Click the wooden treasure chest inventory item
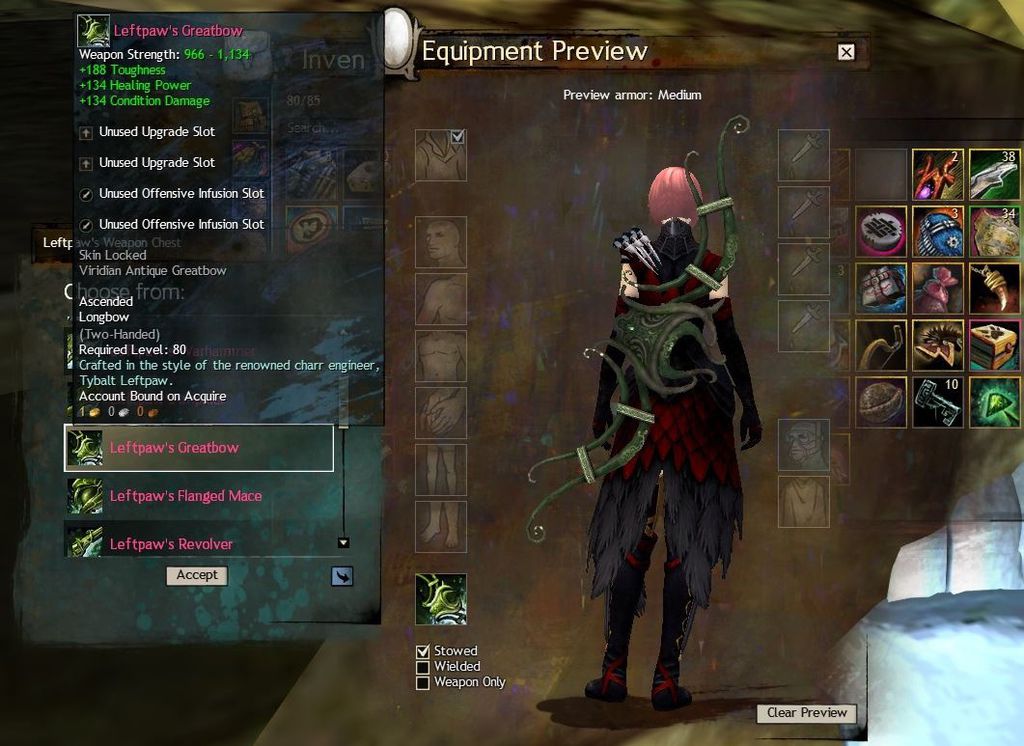 [x=994, y=345]
